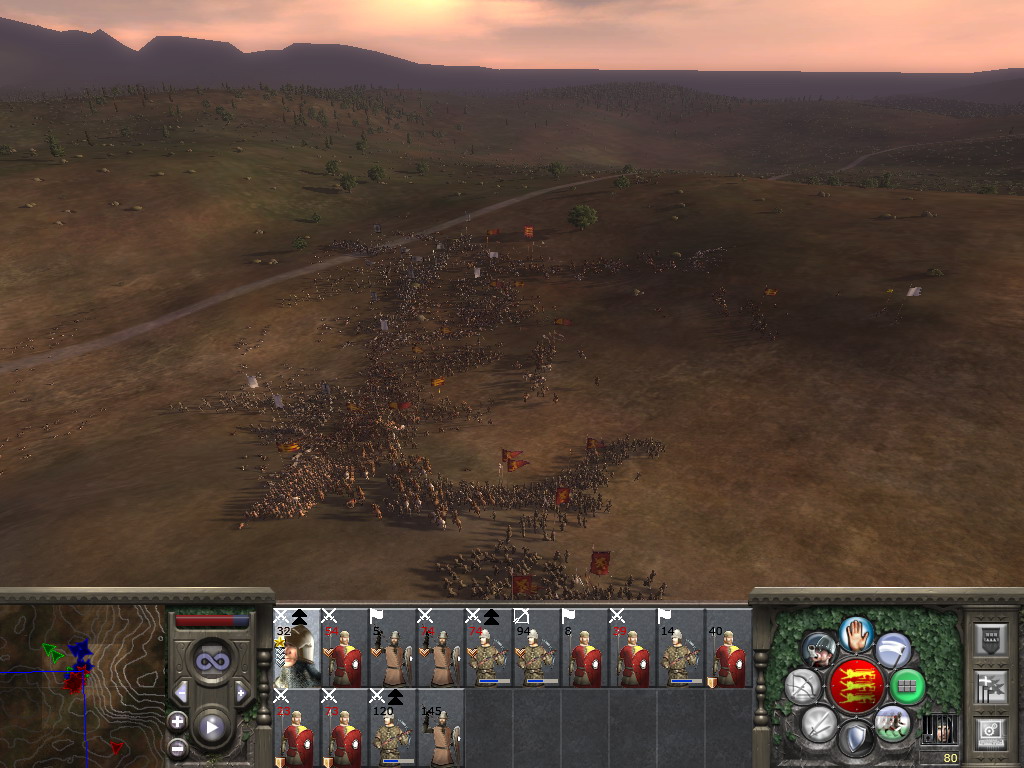The width and height of the screenshot is (1024, 768).
Task: Click the play button on the speed panel
Action: 211,727
